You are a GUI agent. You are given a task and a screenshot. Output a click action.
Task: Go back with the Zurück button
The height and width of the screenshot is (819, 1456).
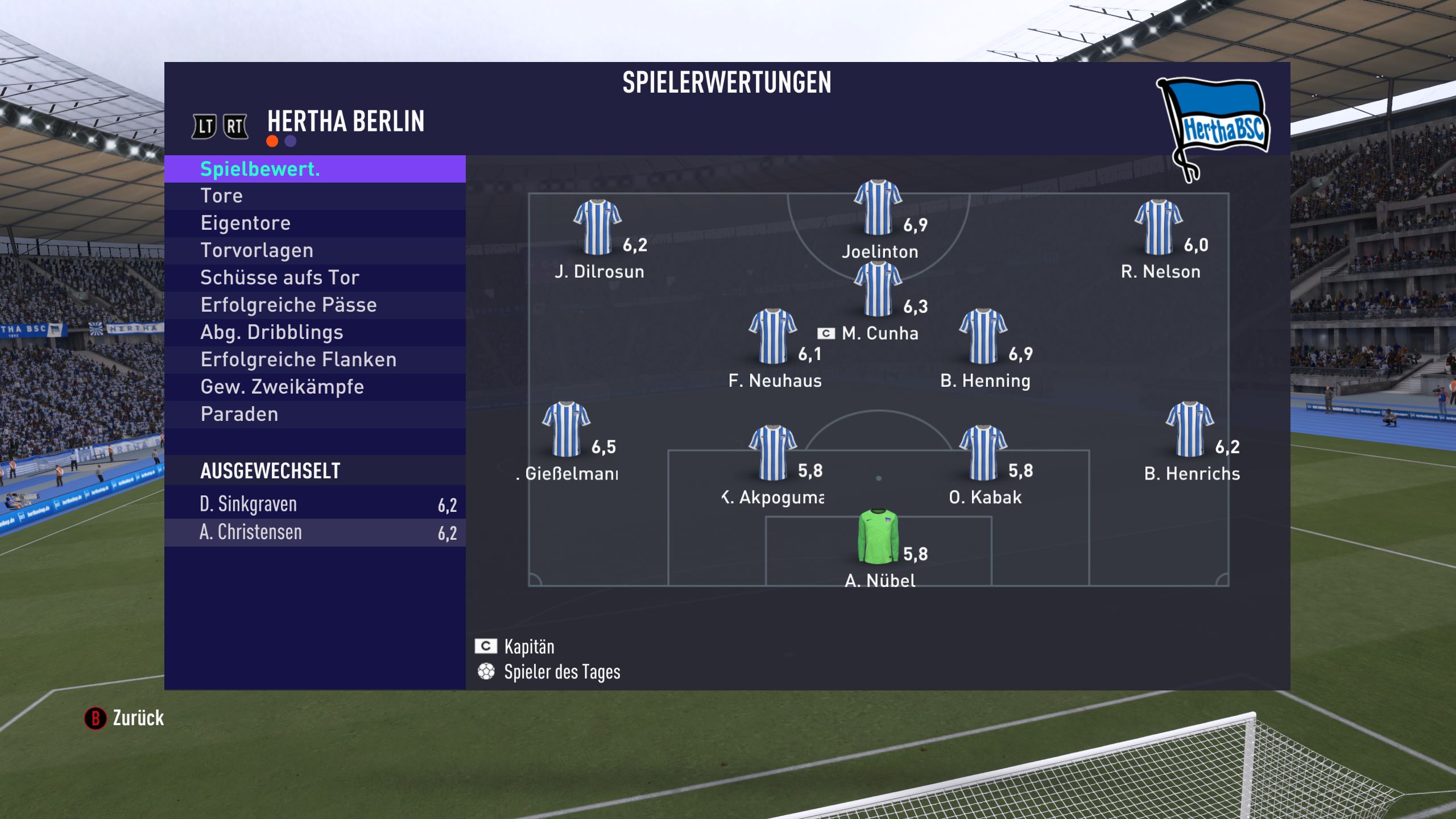125,718
